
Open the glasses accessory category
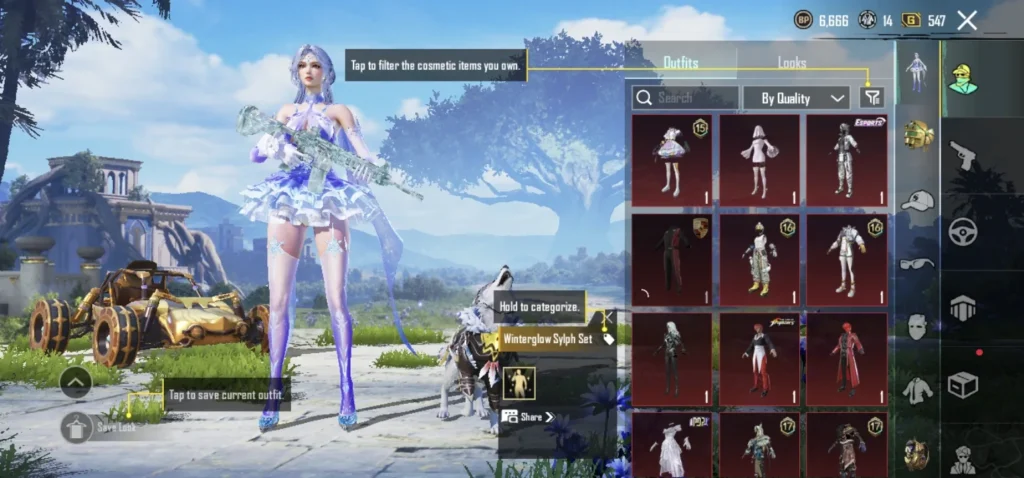pos(917,264)
